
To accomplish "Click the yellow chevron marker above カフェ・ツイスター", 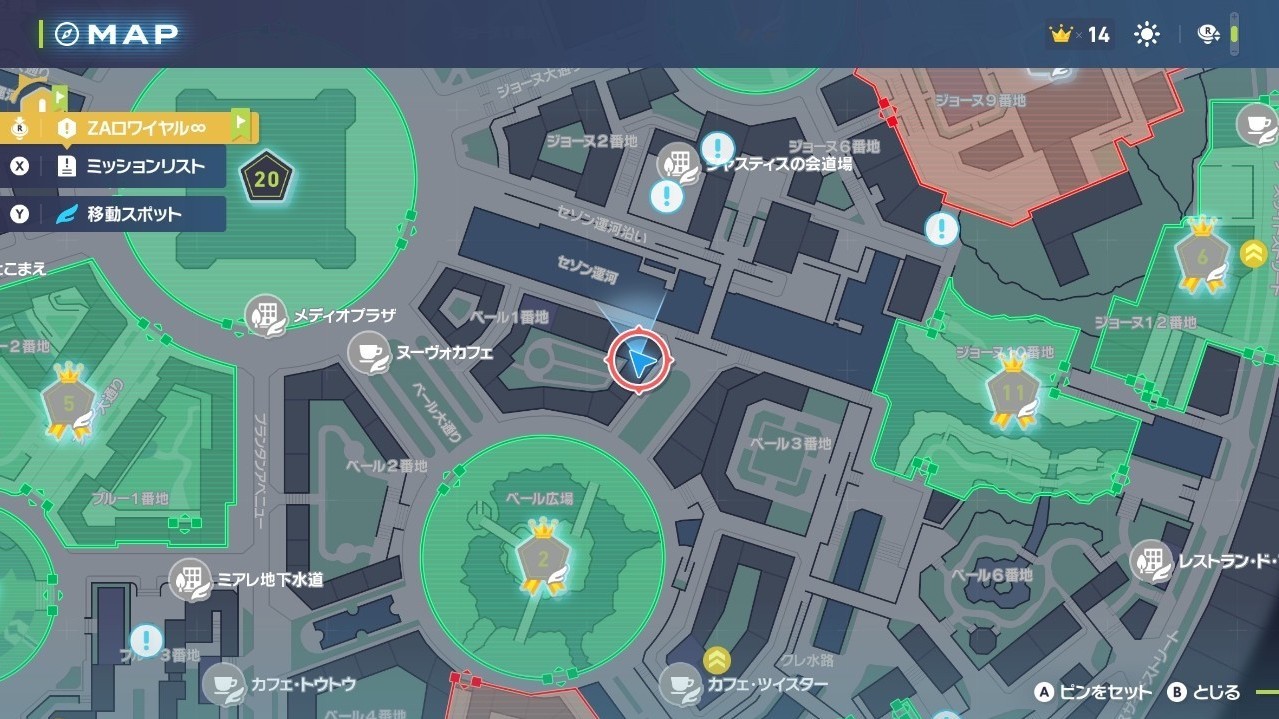I will click(716, 659).
